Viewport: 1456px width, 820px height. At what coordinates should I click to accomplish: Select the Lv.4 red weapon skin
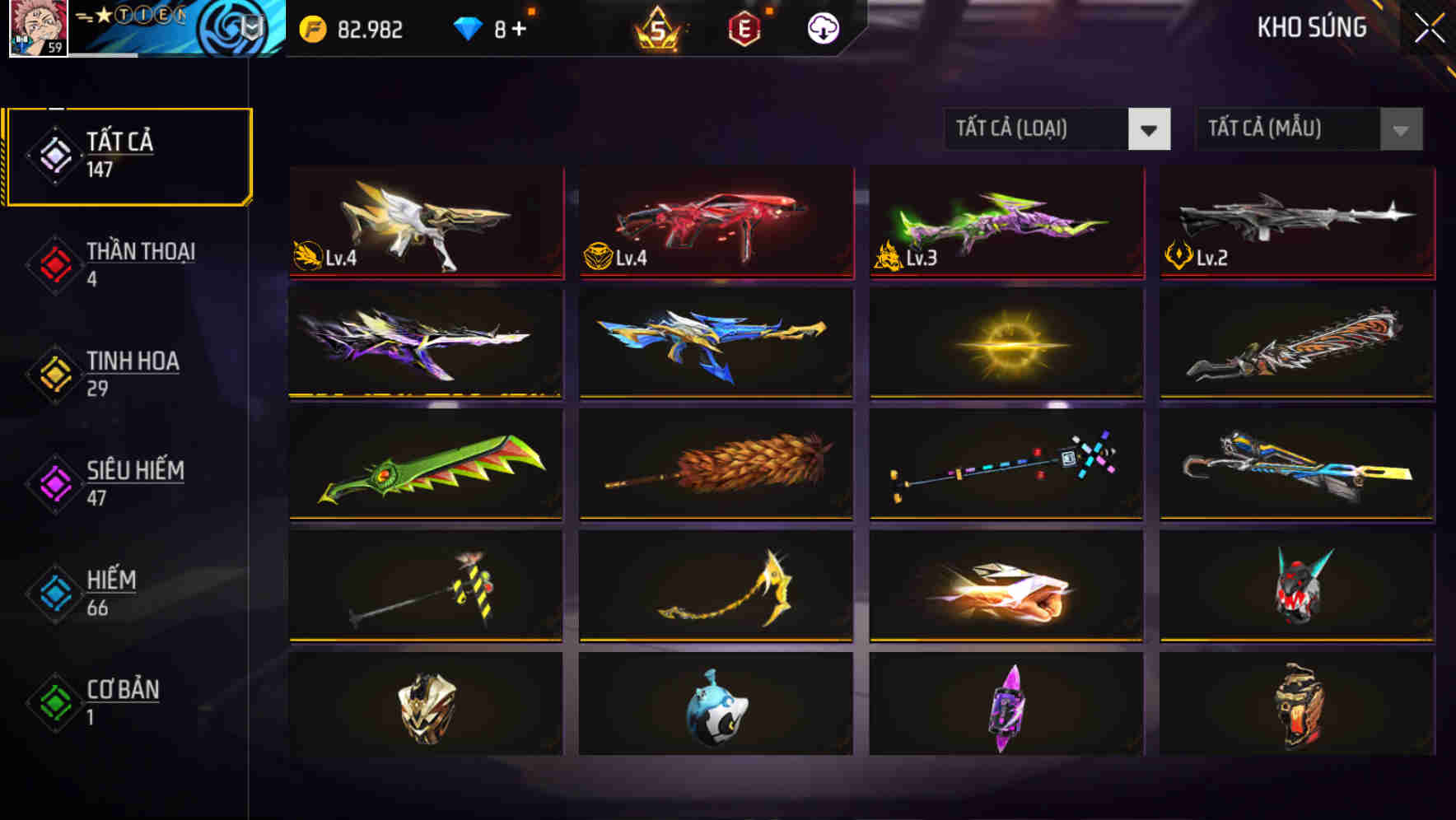click(715, 223)
